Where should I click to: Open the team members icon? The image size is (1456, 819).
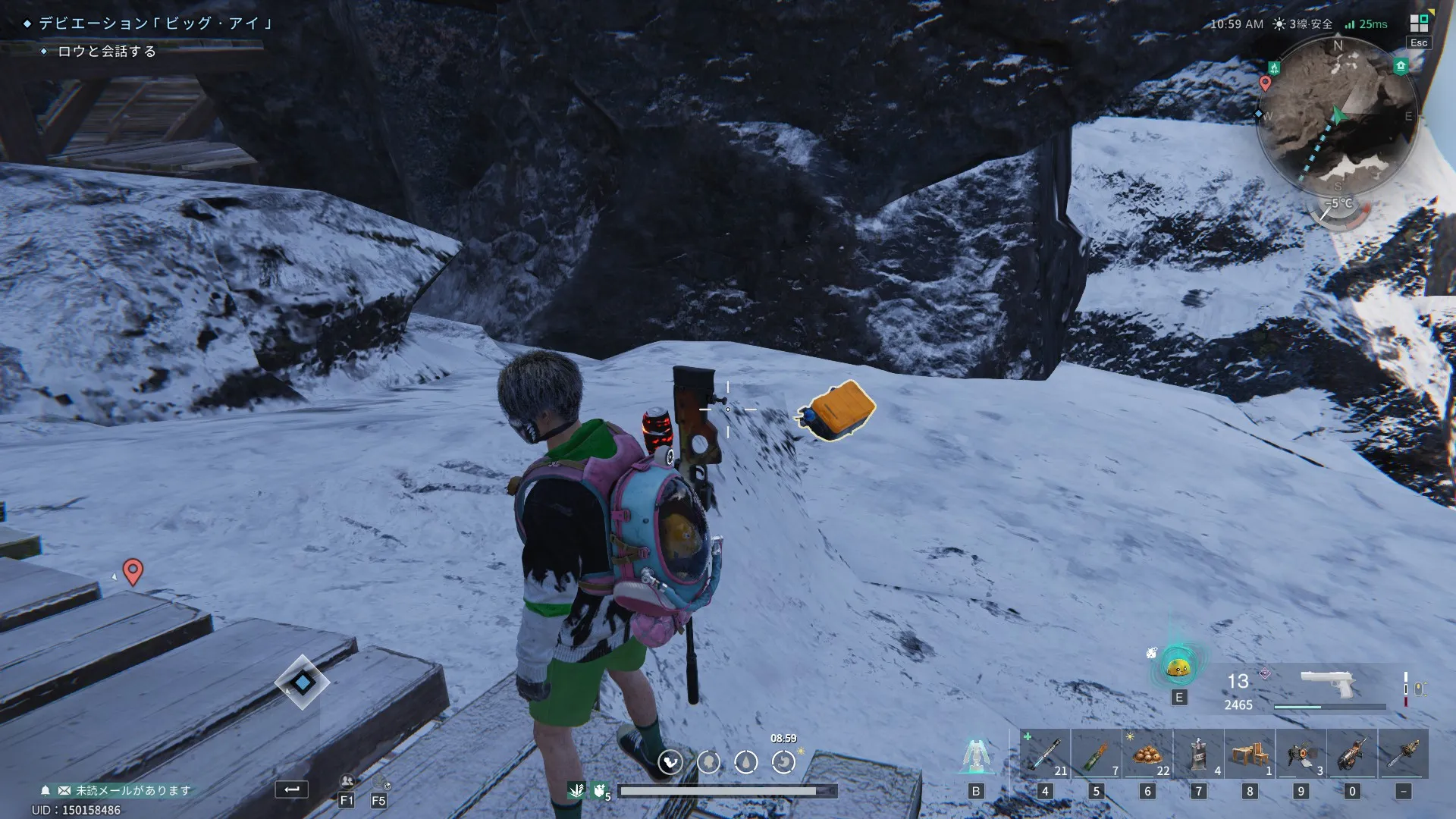pos(347,782)
